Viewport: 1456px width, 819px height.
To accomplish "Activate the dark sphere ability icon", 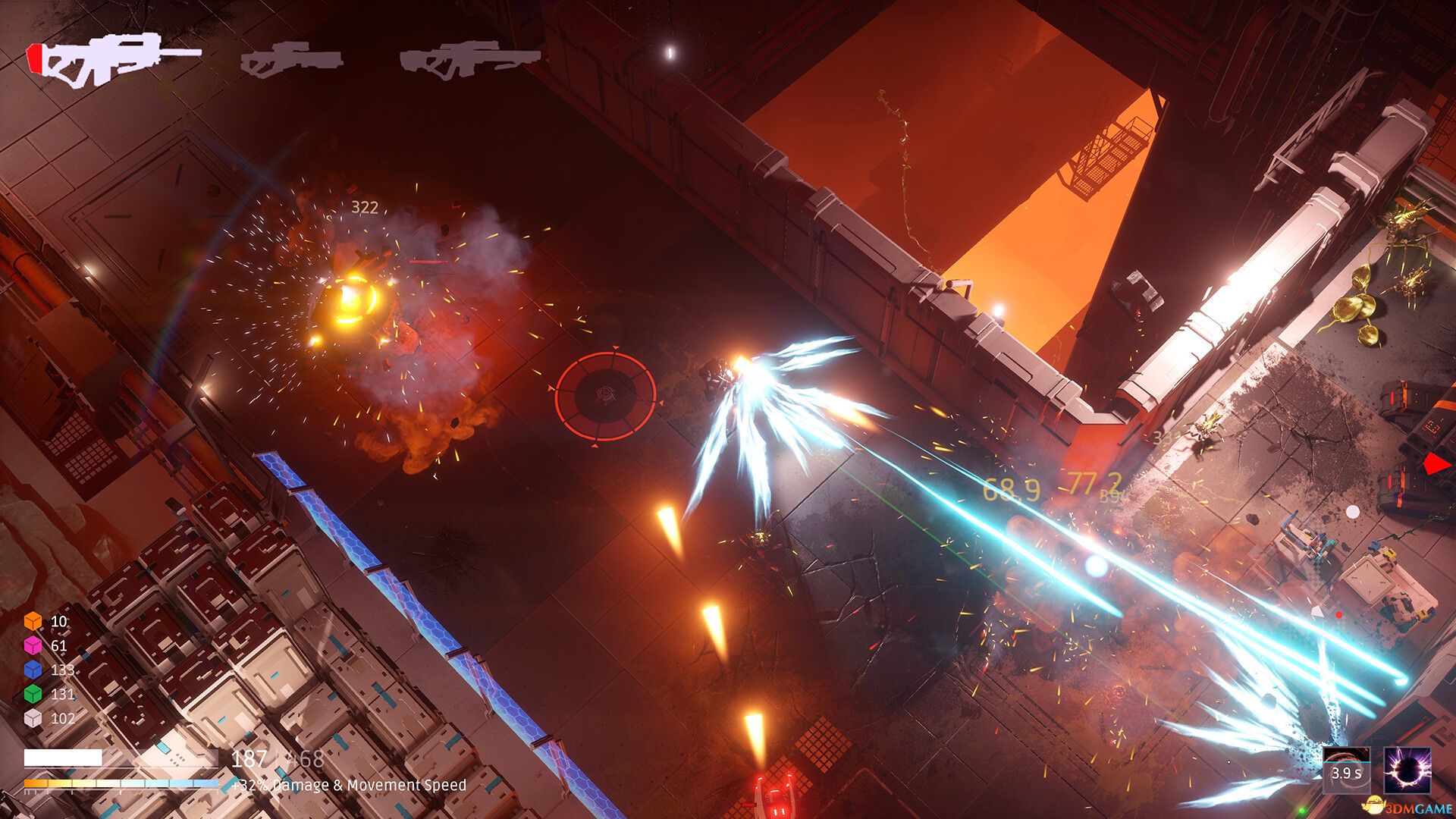I will pos(1409,772).
